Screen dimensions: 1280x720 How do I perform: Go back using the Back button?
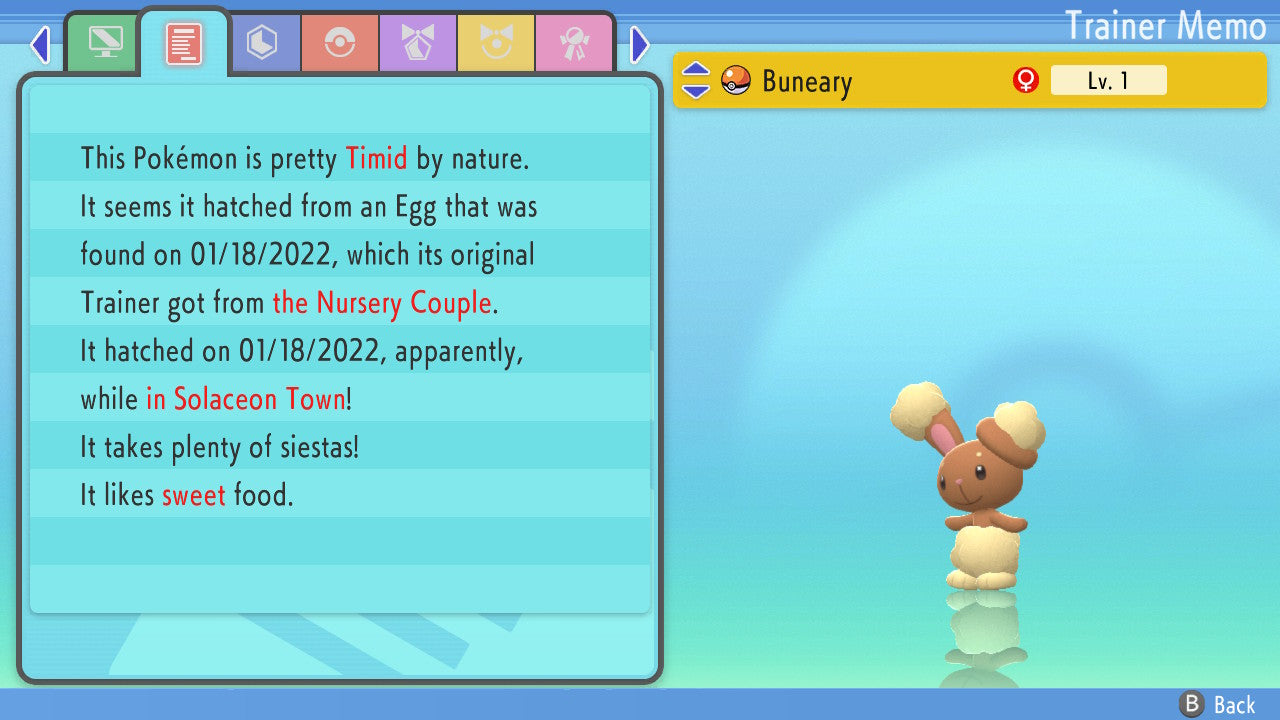pyautogui.click(x=1218, y=705)
